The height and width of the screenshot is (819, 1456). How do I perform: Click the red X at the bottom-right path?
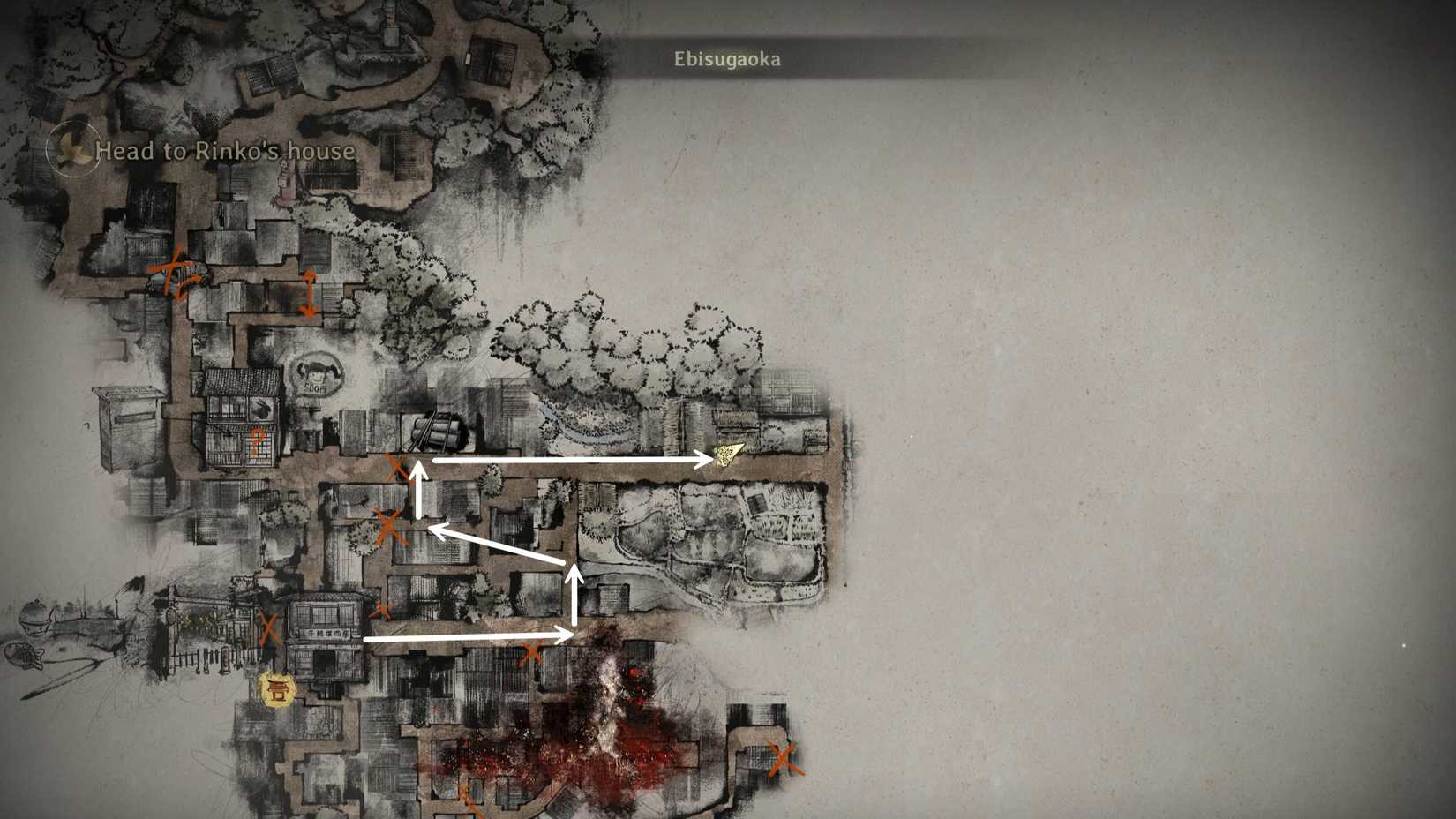pos(784,756)
